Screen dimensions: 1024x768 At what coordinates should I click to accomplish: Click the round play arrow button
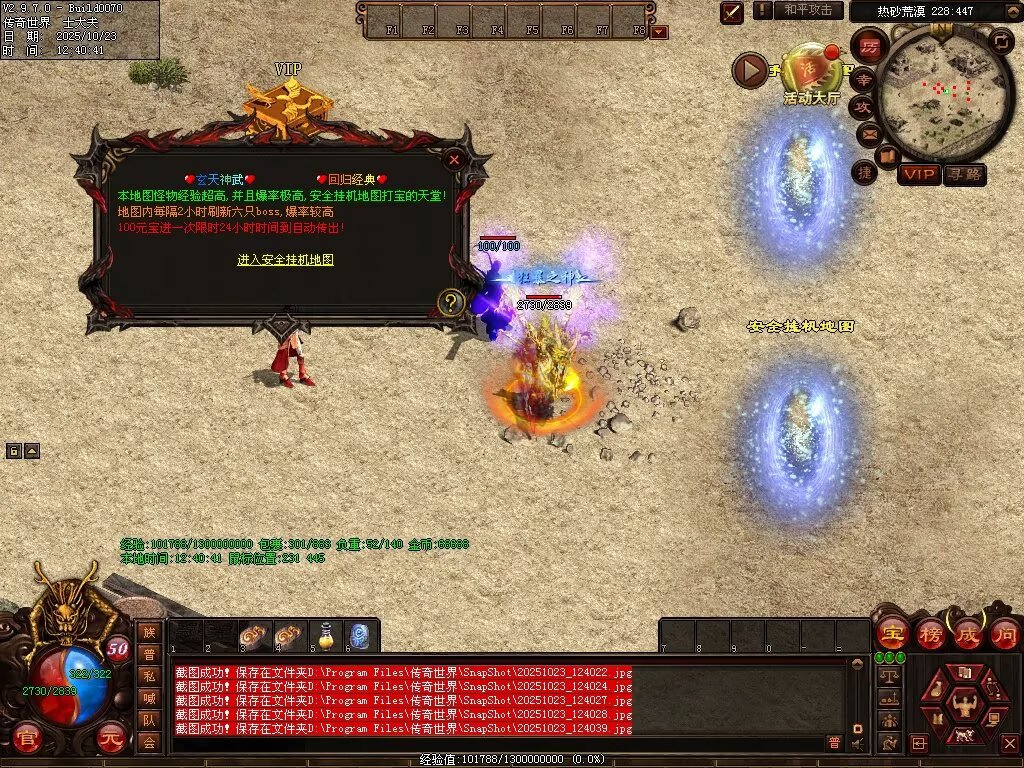[750, 69]
